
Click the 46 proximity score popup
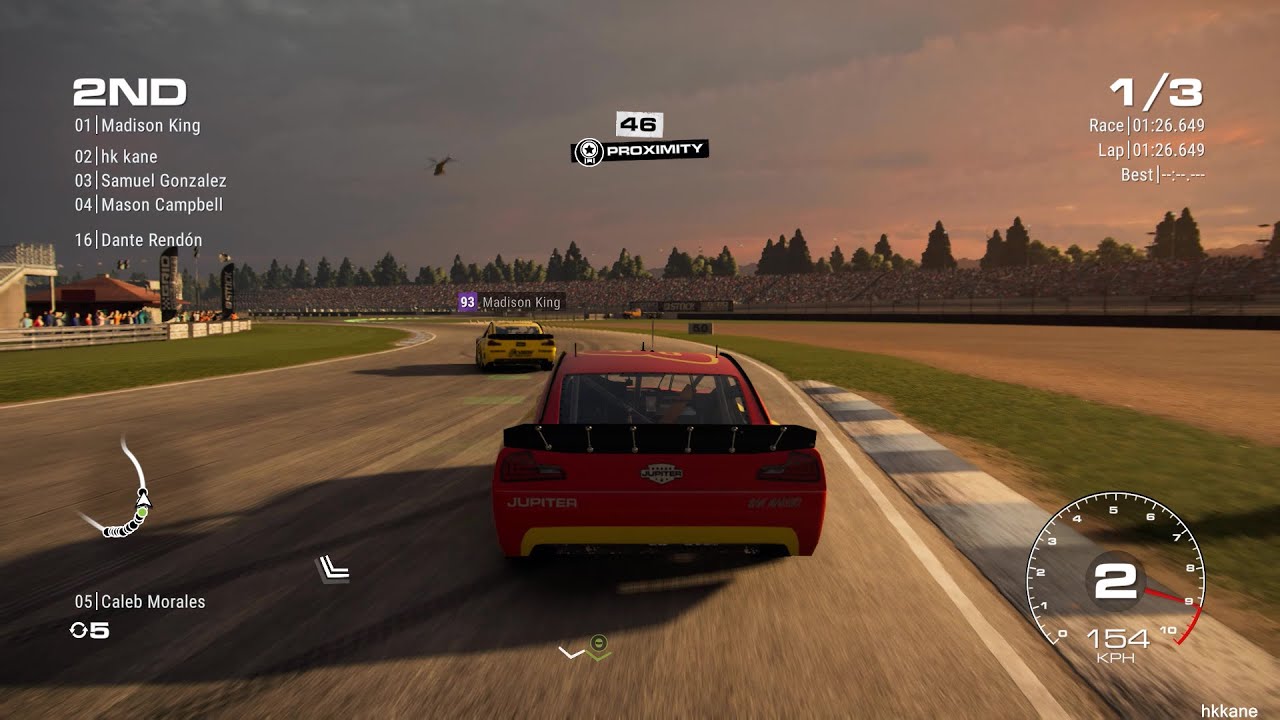point(640,125)
